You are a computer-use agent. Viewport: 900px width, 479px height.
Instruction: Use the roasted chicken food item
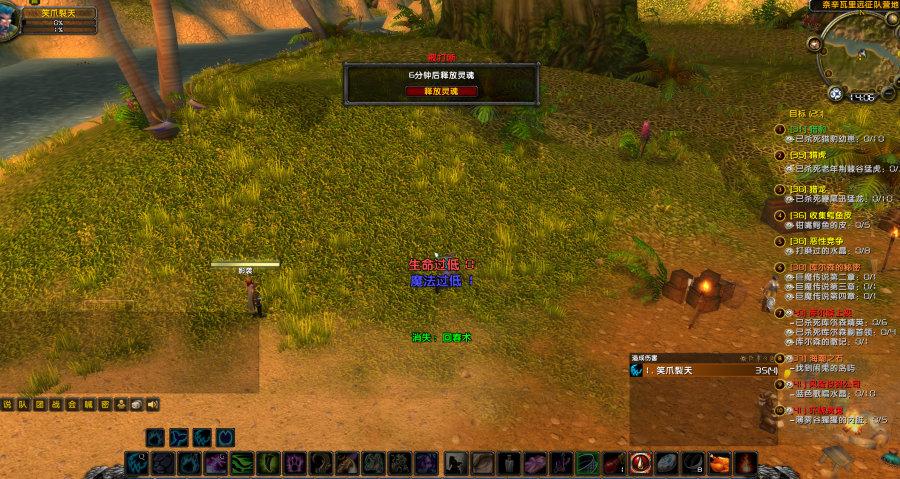coord(719,463)
